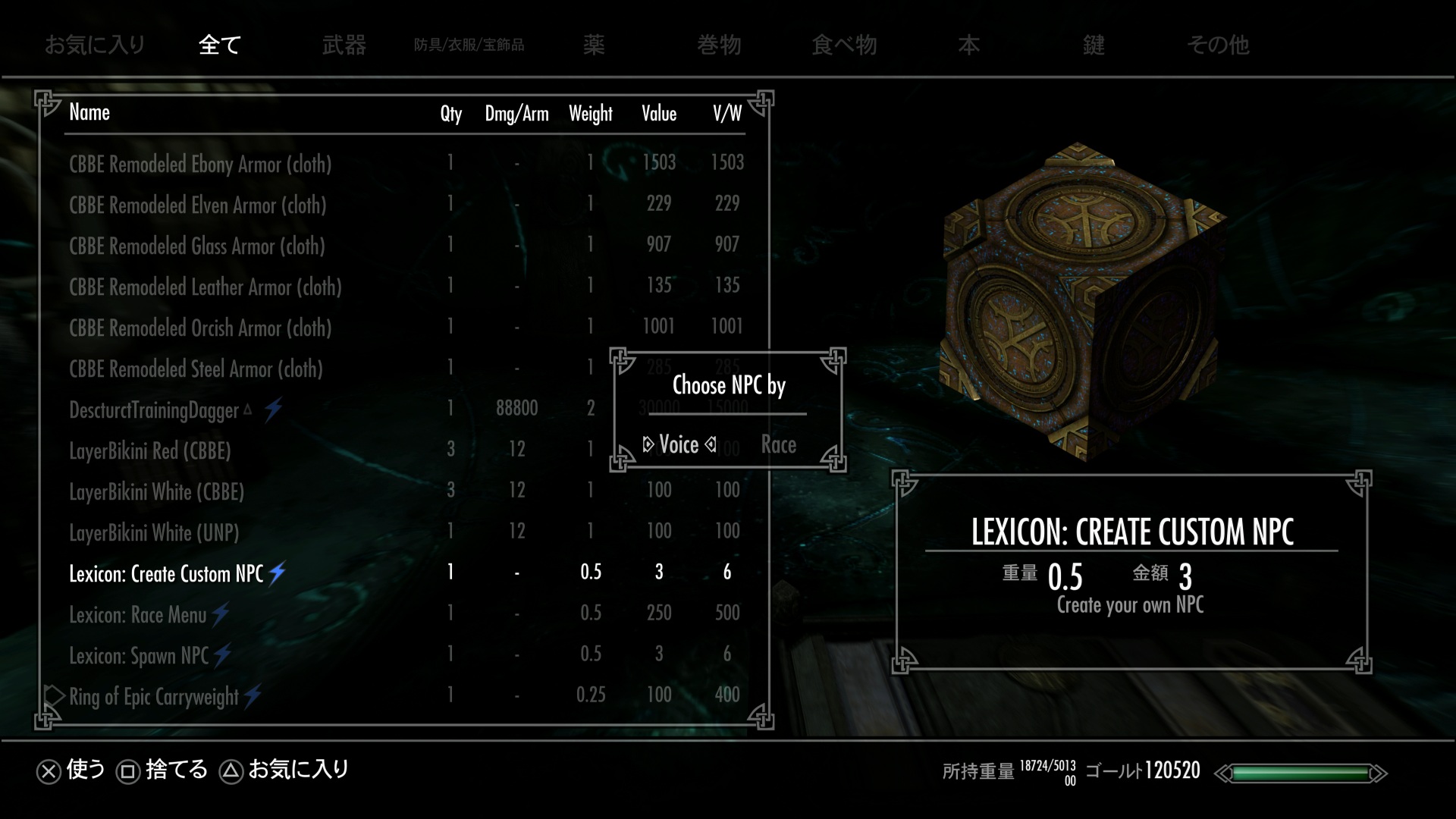Select Lexicon: Spawn NPC item
This screenshot has height=819, width=1456.
pyautogui.click(x=139, y=655)
